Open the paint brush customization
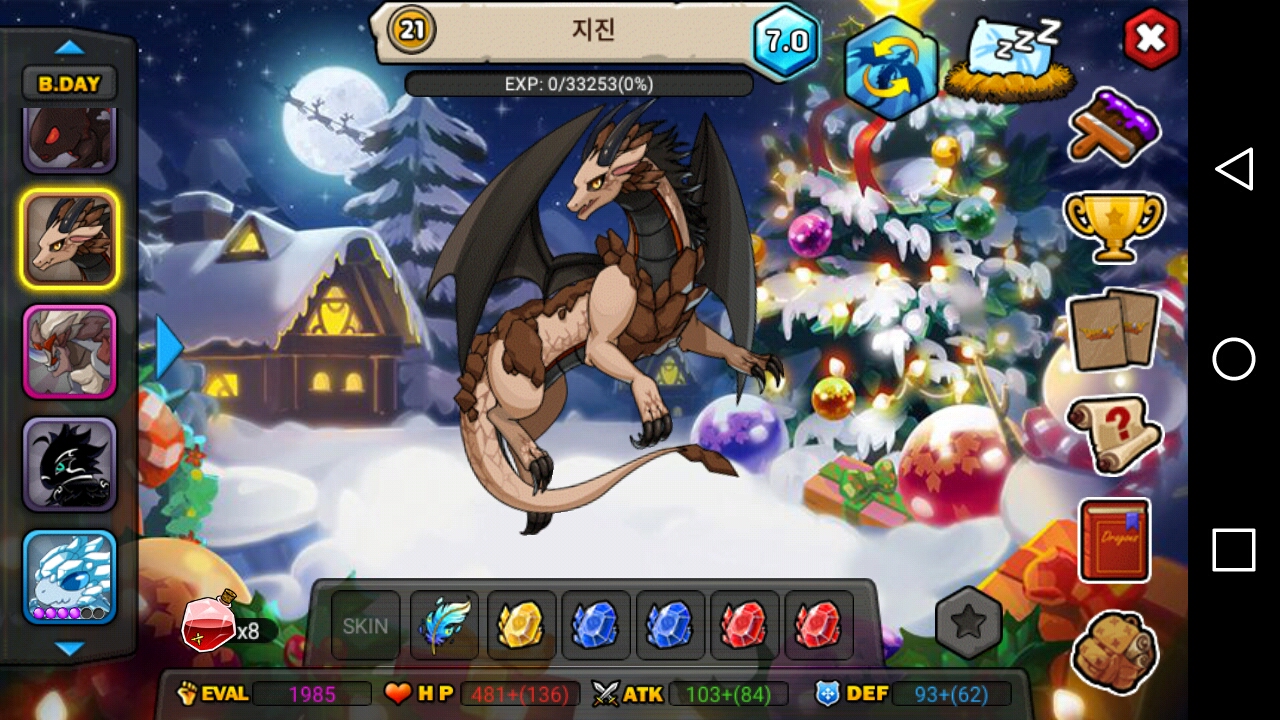 1114,125
